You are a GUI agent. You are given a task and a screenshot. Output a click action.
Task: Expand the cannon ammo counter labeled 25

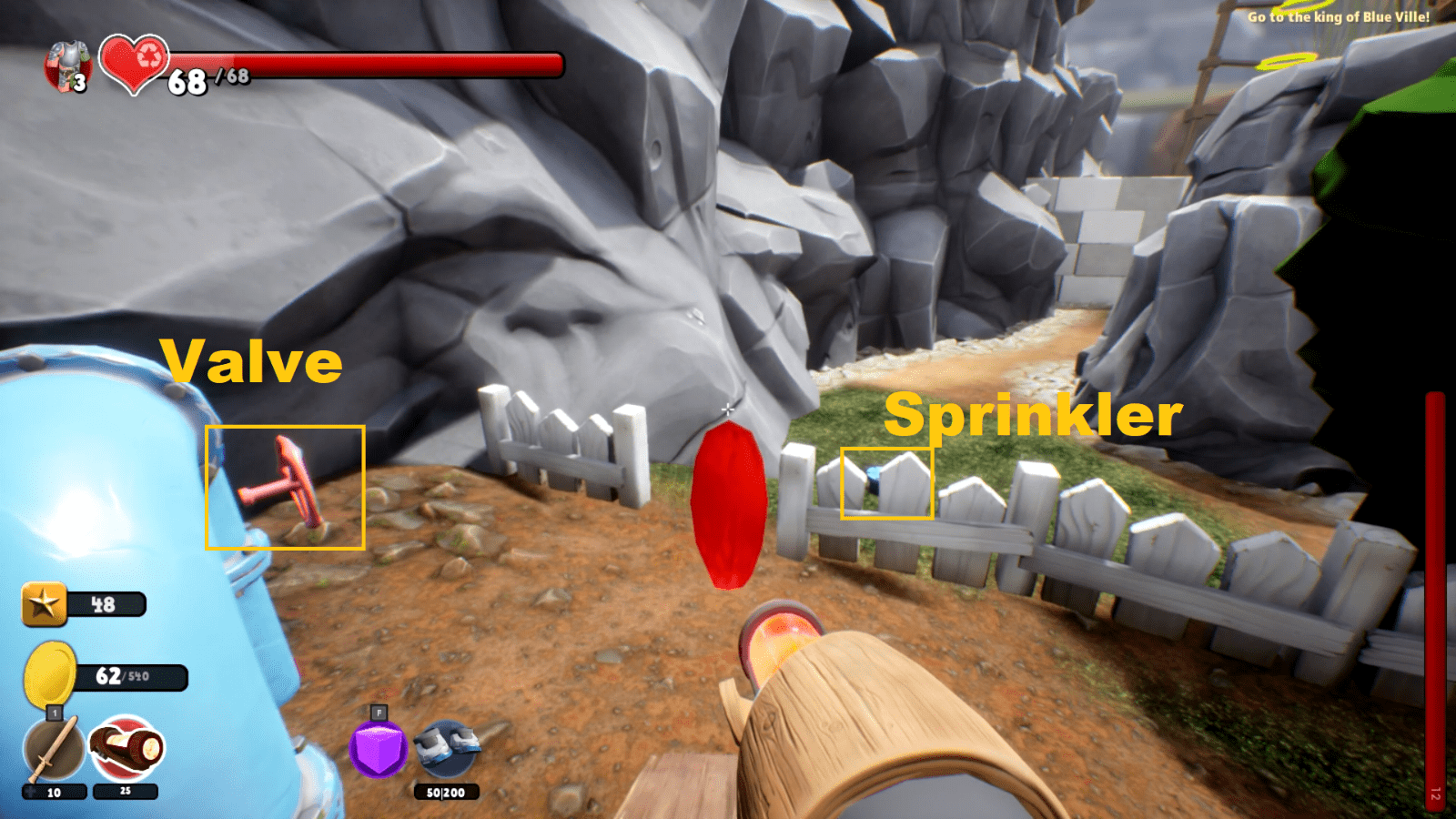pyautogui.click(x=125, y=793)
